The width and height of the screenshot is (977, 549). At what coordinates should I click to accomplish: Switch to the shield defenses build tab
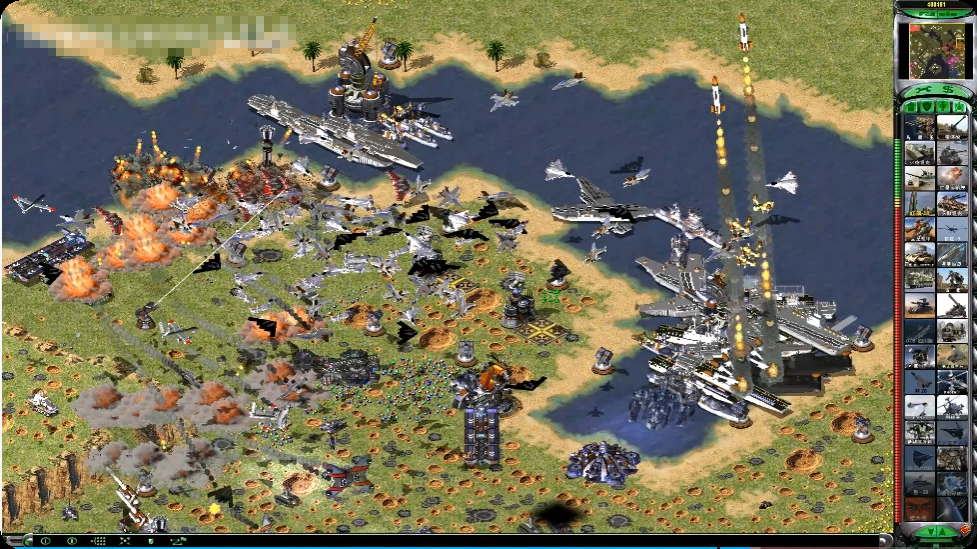(x=927, y=106)
